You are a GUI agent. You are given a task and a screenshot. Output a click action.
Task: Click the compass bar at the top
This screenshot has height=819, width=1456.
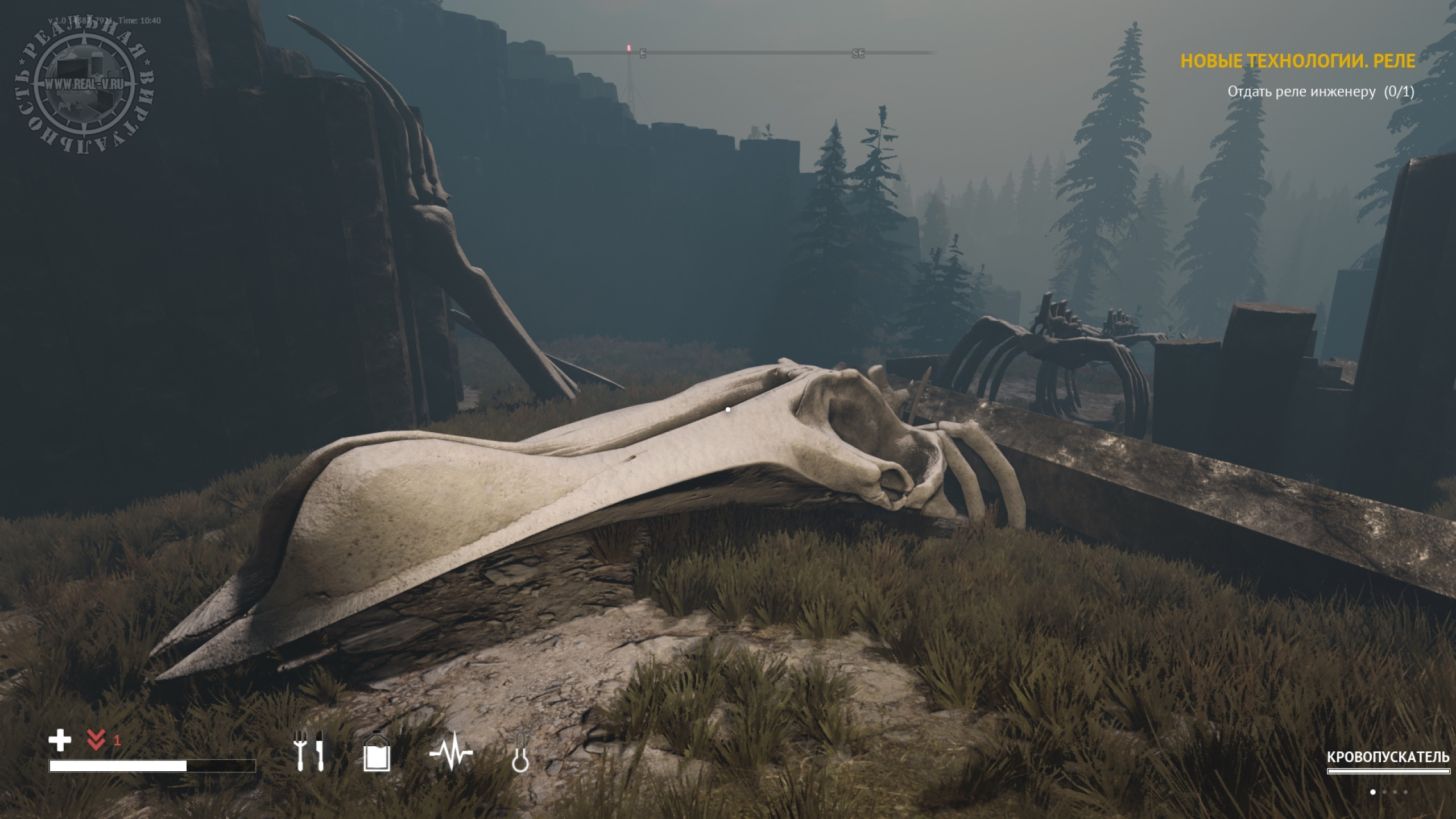[739, 53]
